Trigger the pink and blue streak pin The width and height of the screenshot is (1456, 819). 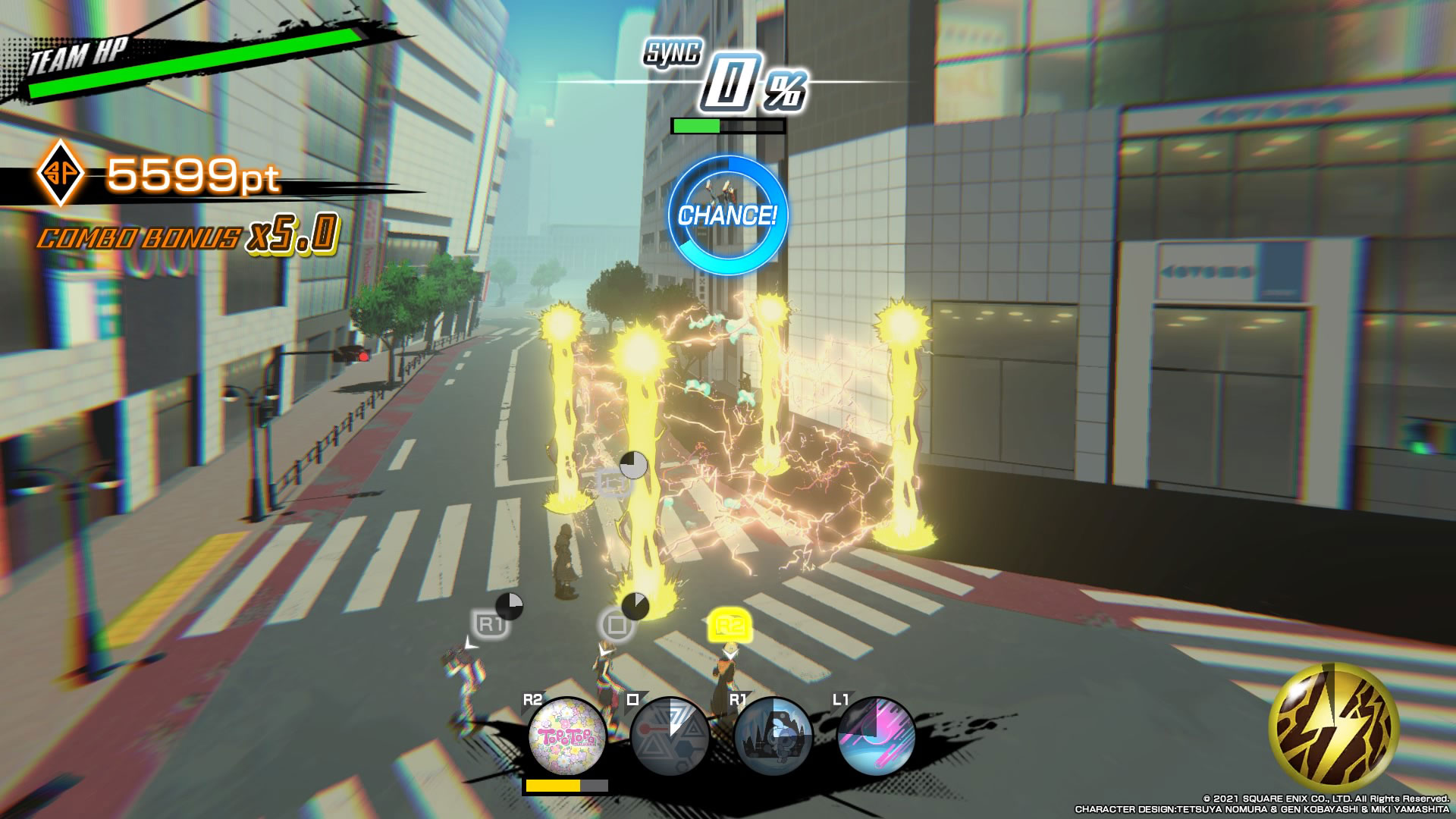[876, 736]
